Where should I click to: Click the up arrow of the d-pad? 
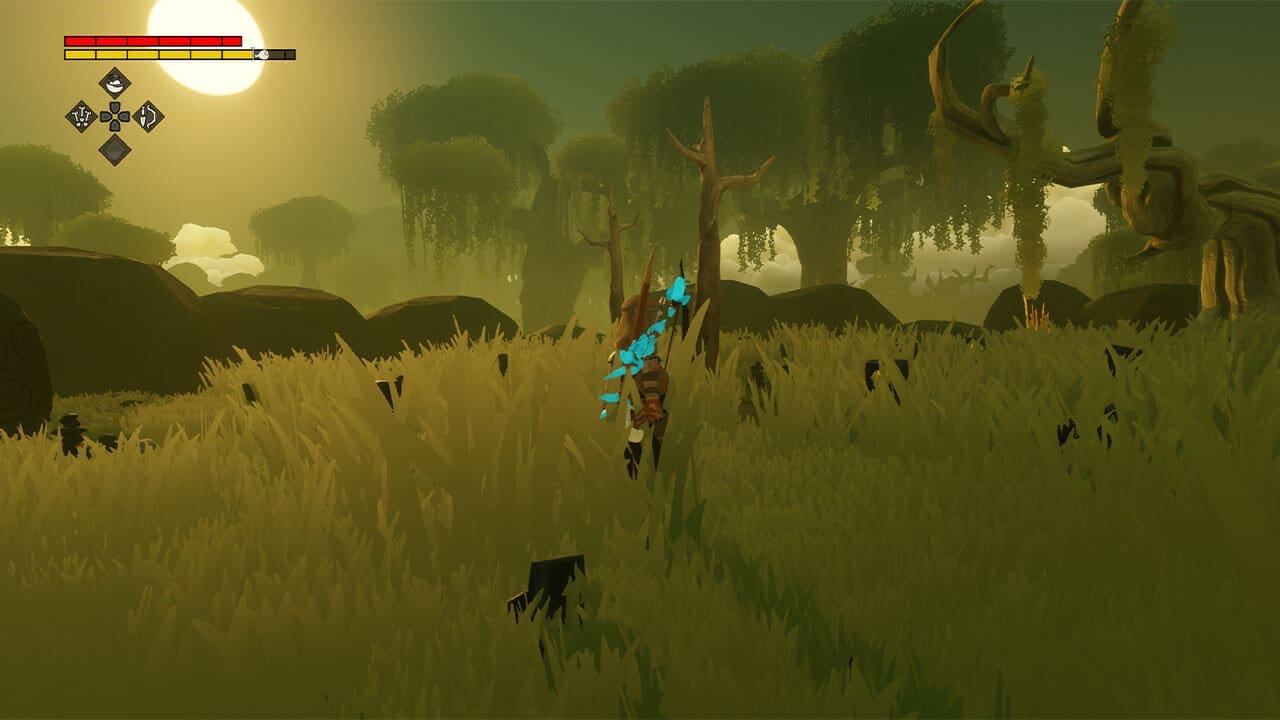click(x=115, y=106)
